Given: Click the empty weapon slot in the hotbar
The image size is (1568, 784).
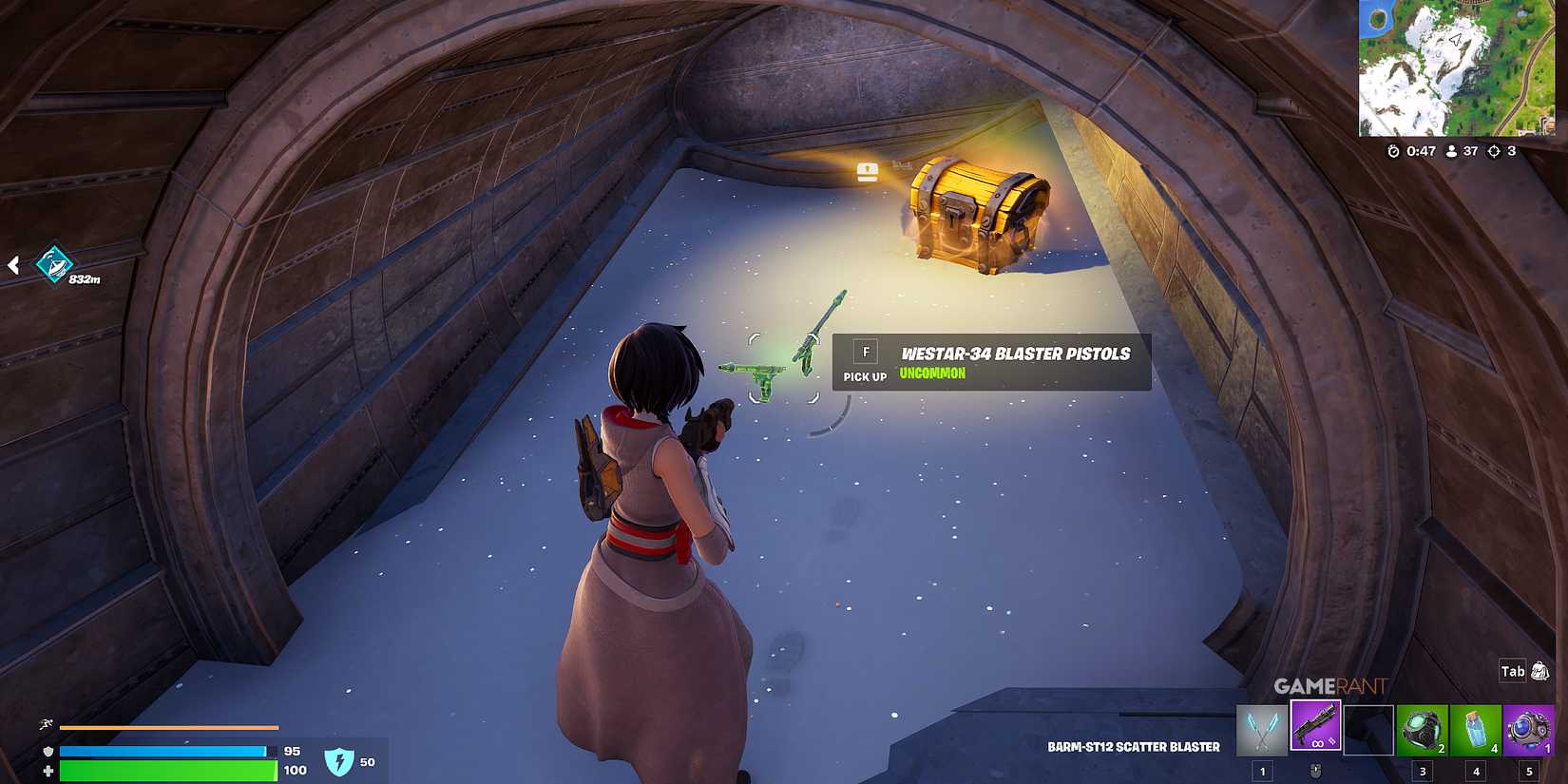Looking at the screenshot, I should pos(1368,727).
